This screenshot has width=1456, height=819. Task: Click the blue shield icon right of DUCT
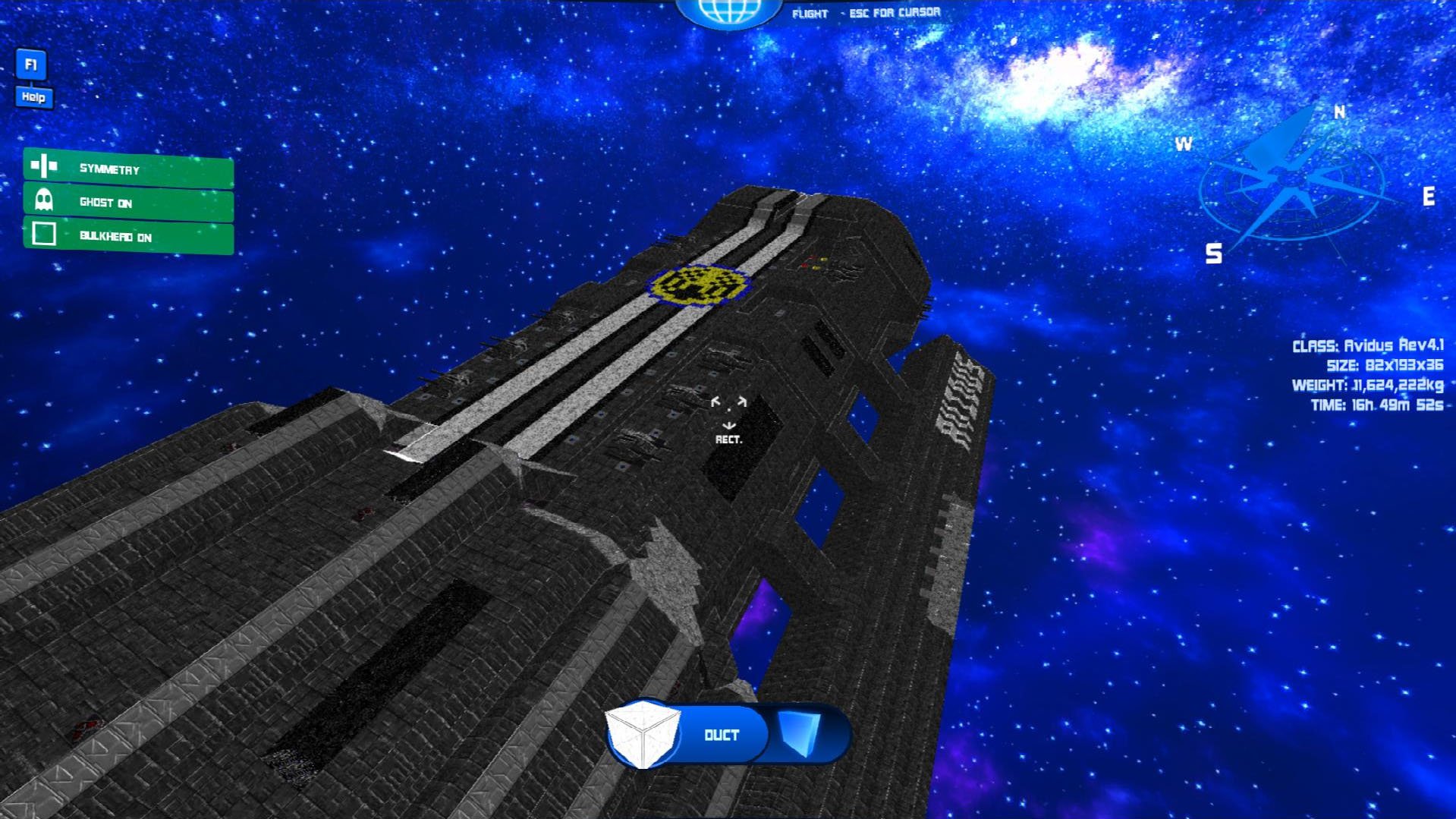pyautogui.click(x=798, y=734)
